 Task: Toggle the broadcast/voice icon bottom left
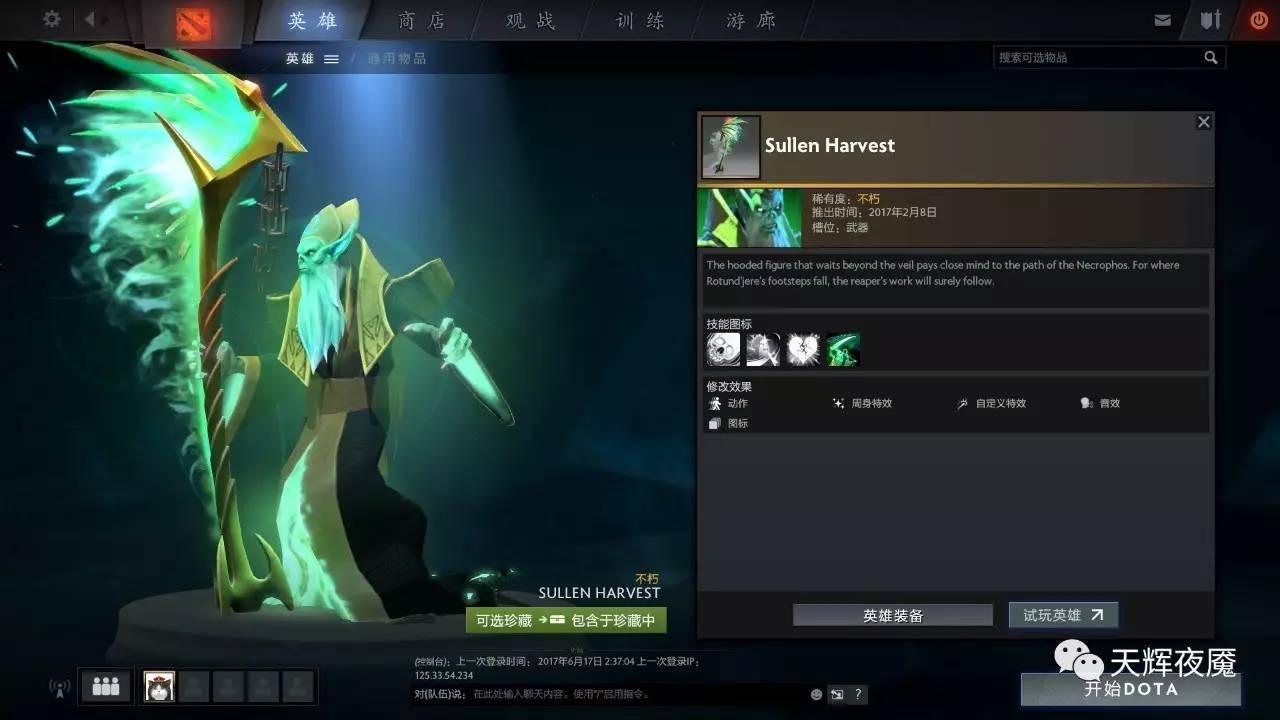(58, 687)
